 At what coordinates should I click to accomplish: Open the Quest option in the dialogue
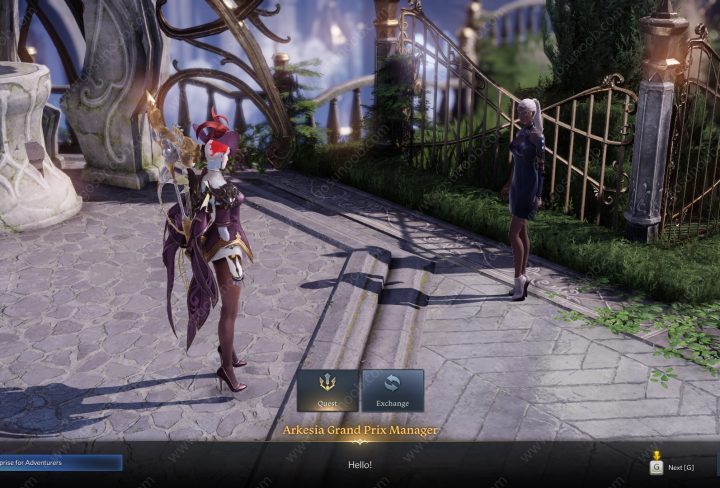click(x=327, y=390)
